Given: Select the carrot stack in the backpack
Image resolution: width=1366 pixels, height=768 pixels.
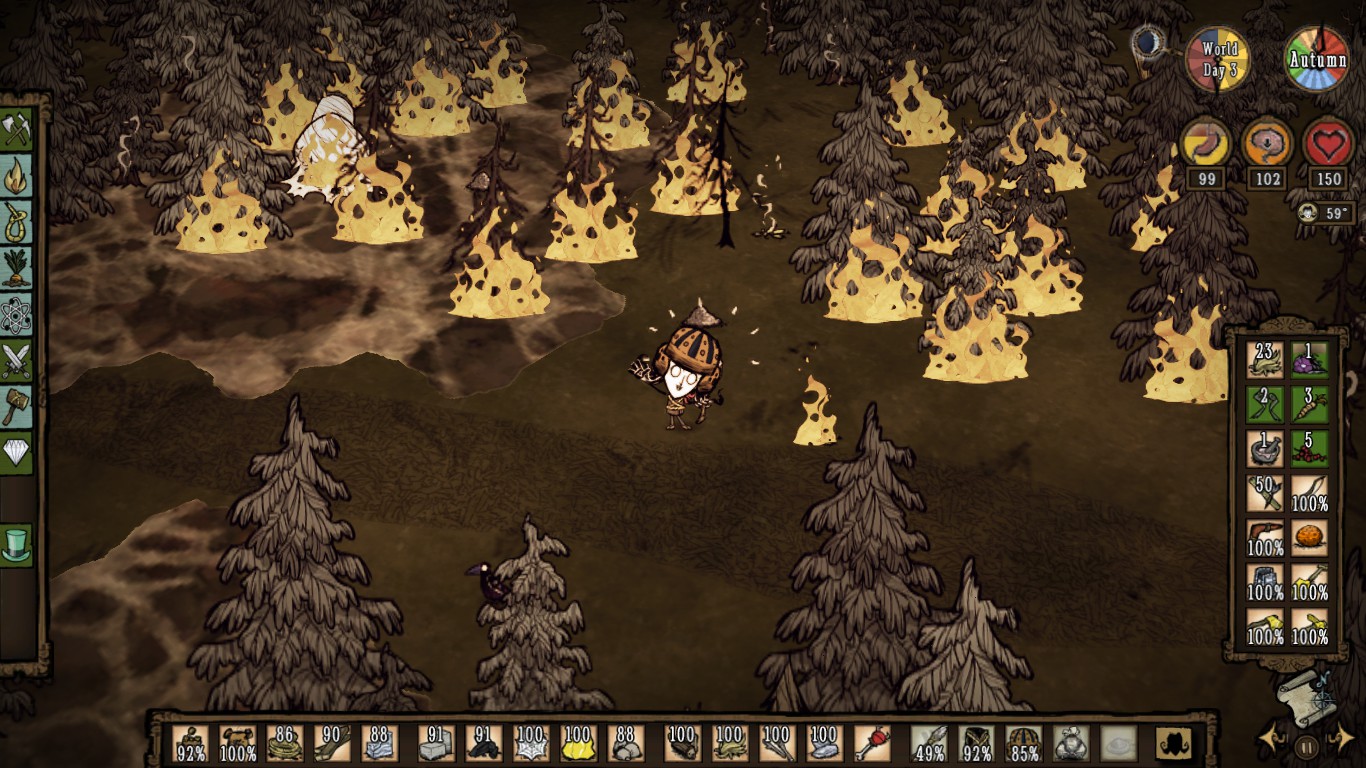Looking at the screenshot, I should coord(1309,402).
